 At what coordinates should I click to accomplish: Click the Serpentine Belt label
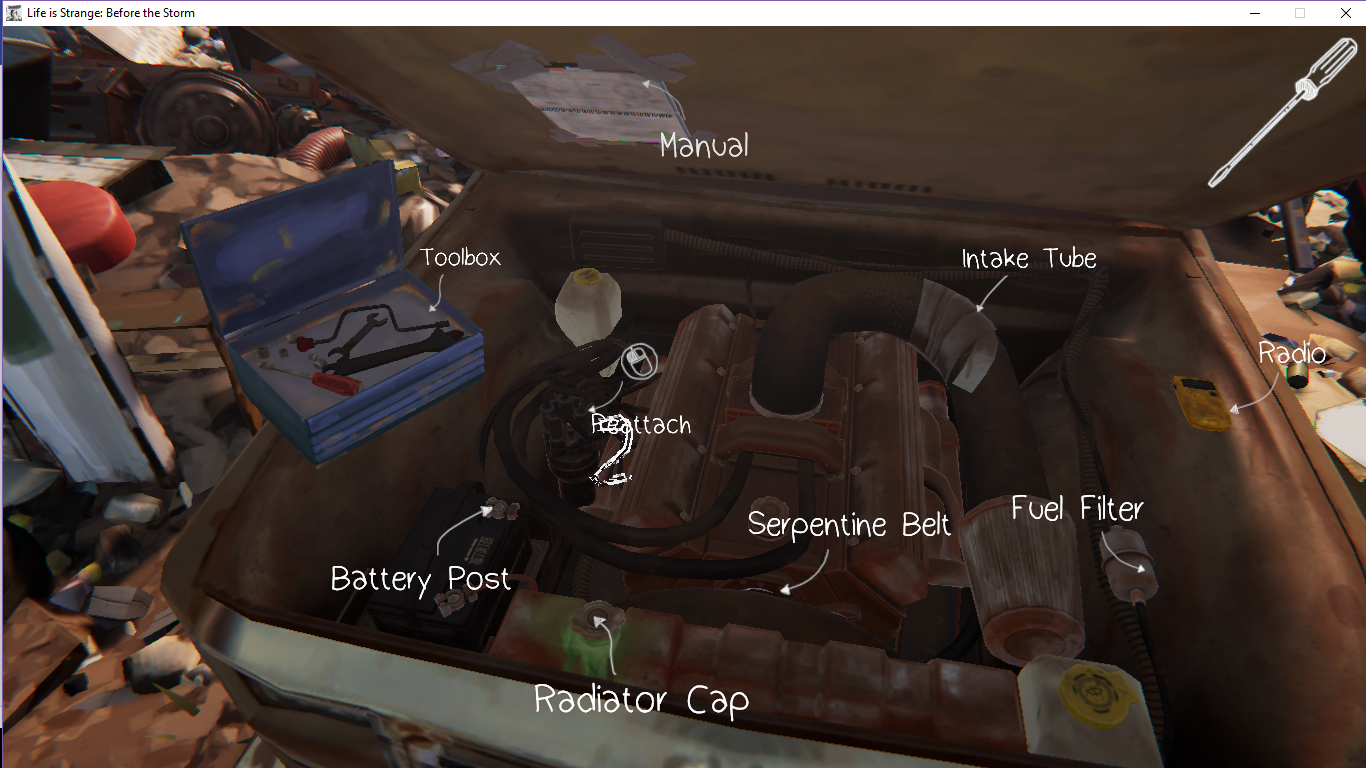coord(849,525)
